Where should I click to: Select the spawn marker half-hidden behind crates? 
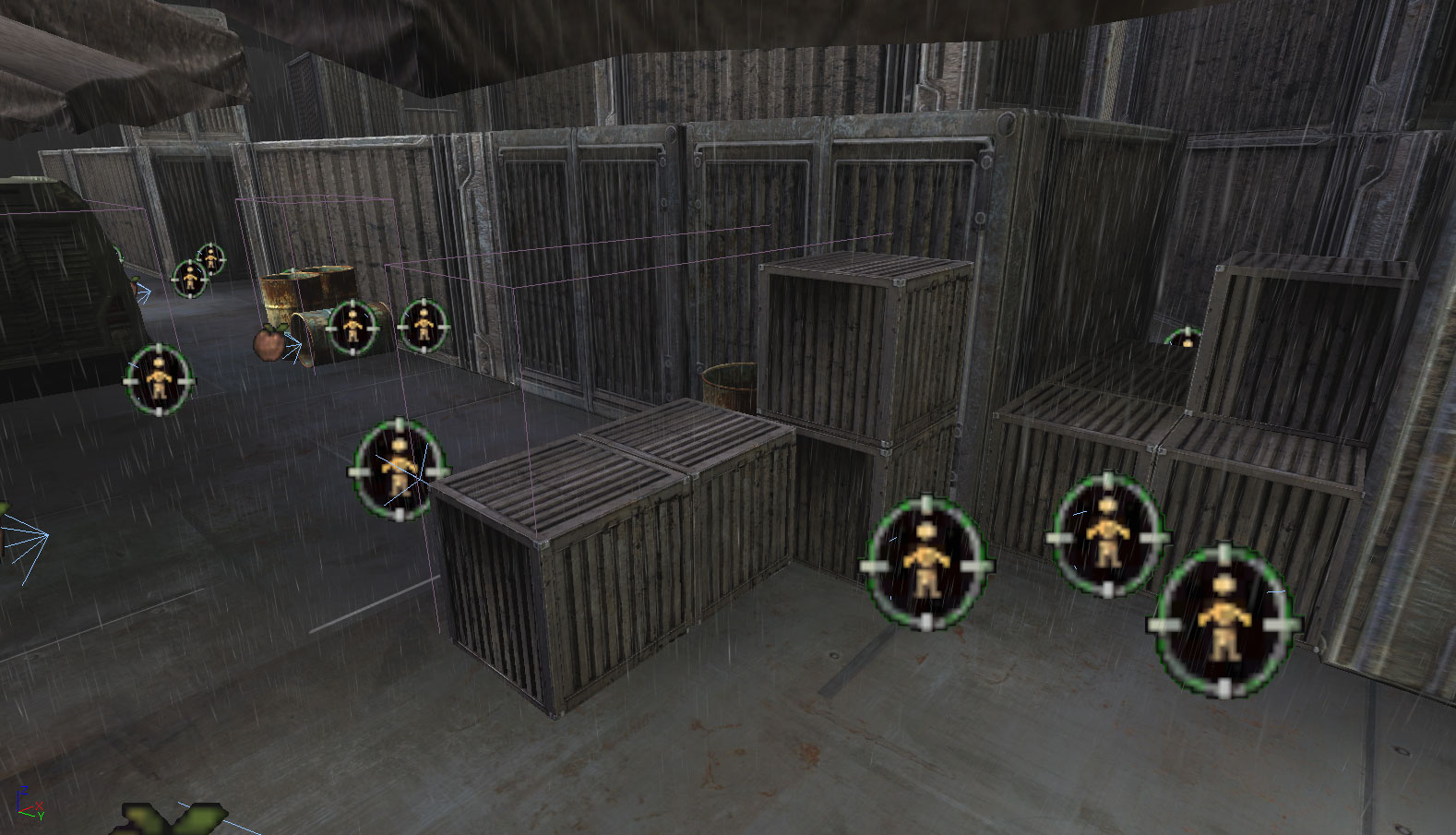(1184, 338)
